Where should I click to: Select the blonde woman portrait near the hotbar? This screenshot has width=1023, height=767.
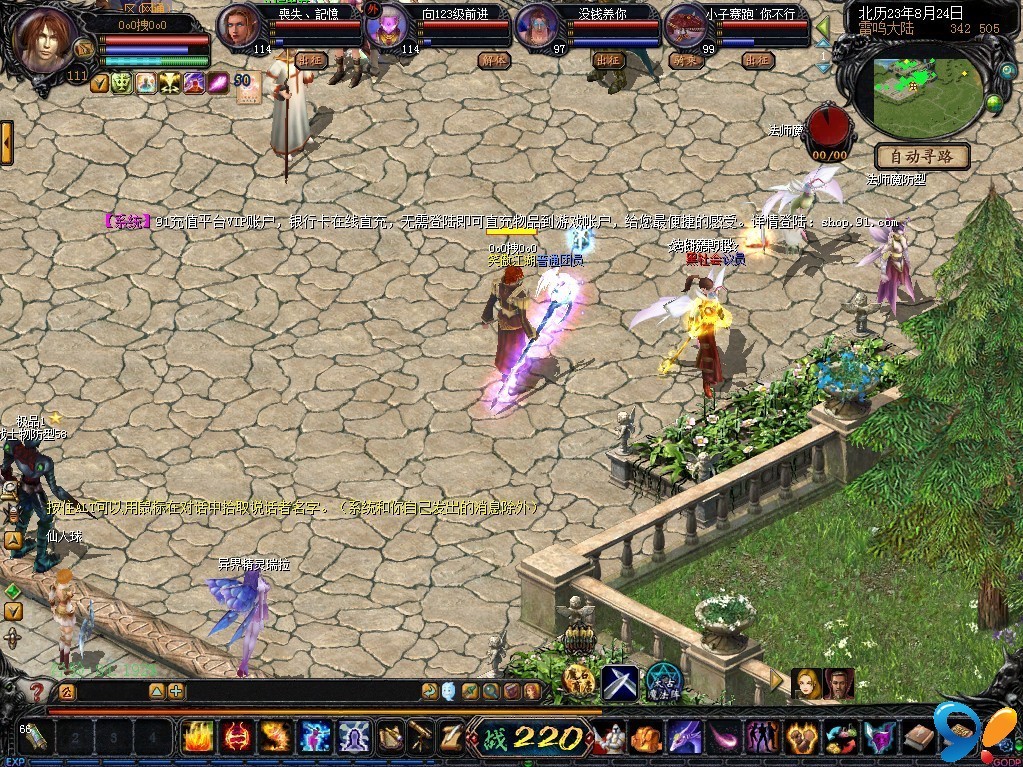[806, 683]
